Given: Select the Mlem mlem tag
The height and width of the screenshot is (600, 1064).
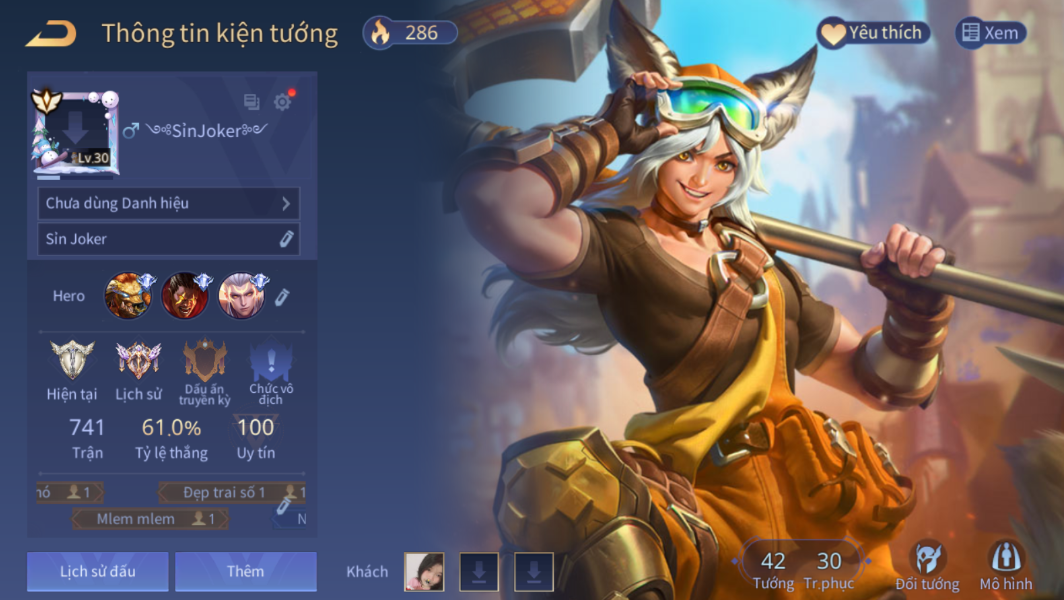Looking at the screenshot, I should pyautogui.click(x=150, y=519).
